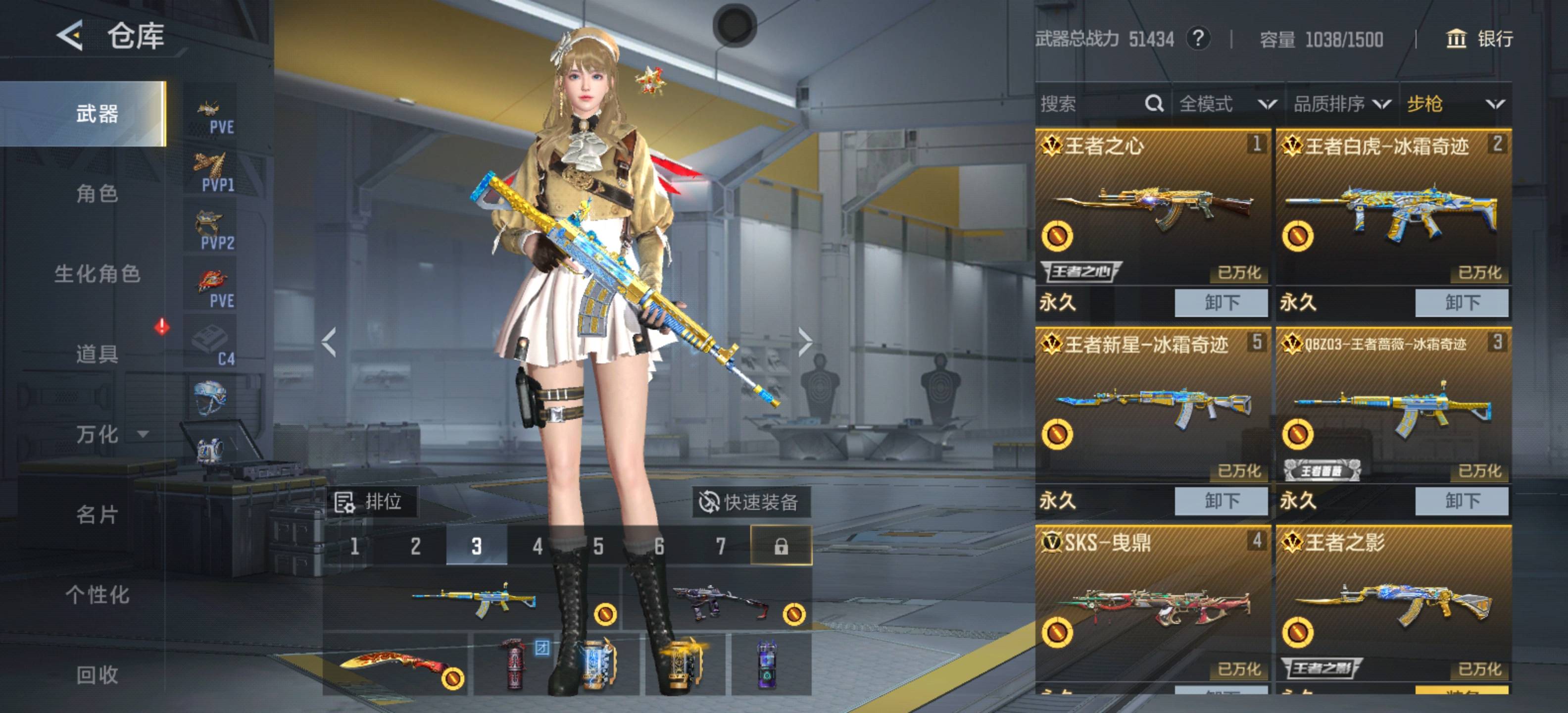Open the 回收 recycle tab

[97, 675]
